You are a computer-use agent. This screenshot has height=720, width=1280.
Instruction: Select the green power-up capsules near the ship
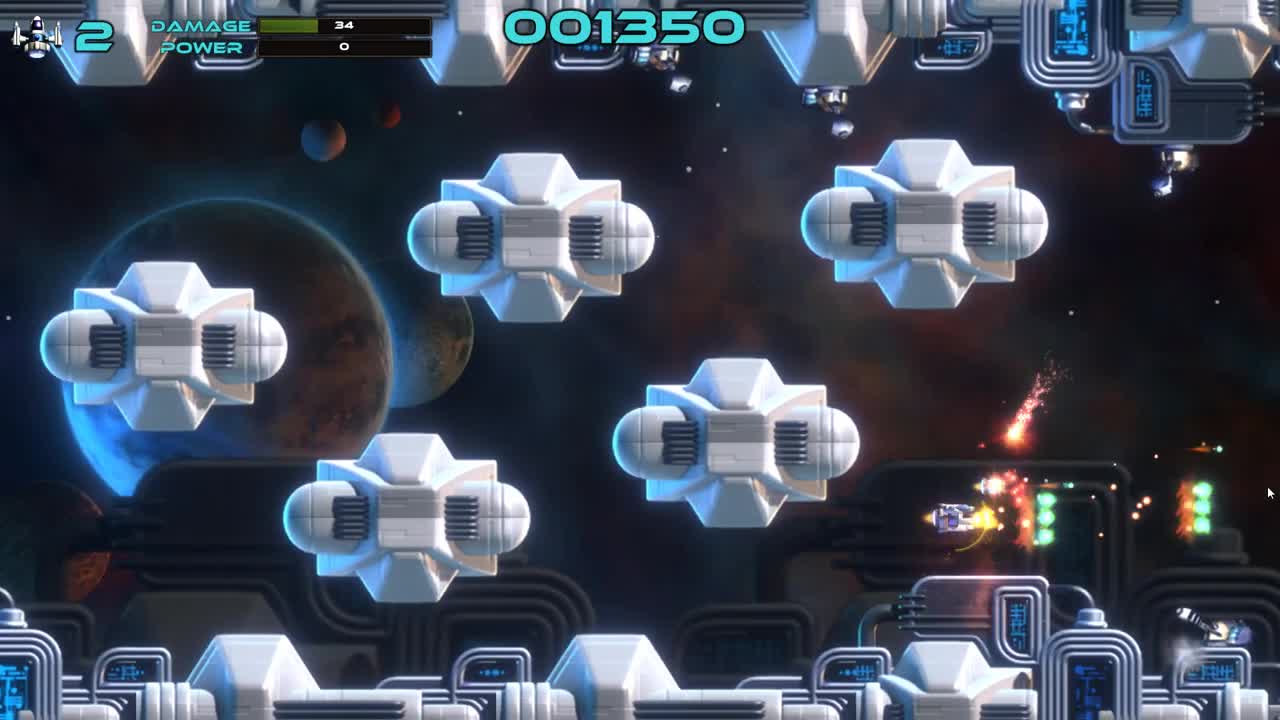1045,515
